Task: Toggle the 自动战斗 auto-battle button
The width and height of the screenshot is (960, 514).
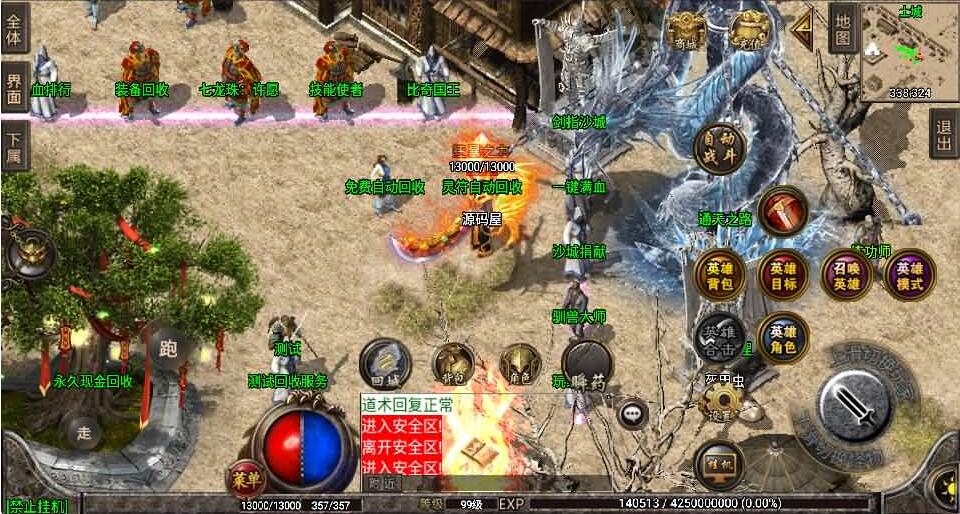Action: point(719,147)
